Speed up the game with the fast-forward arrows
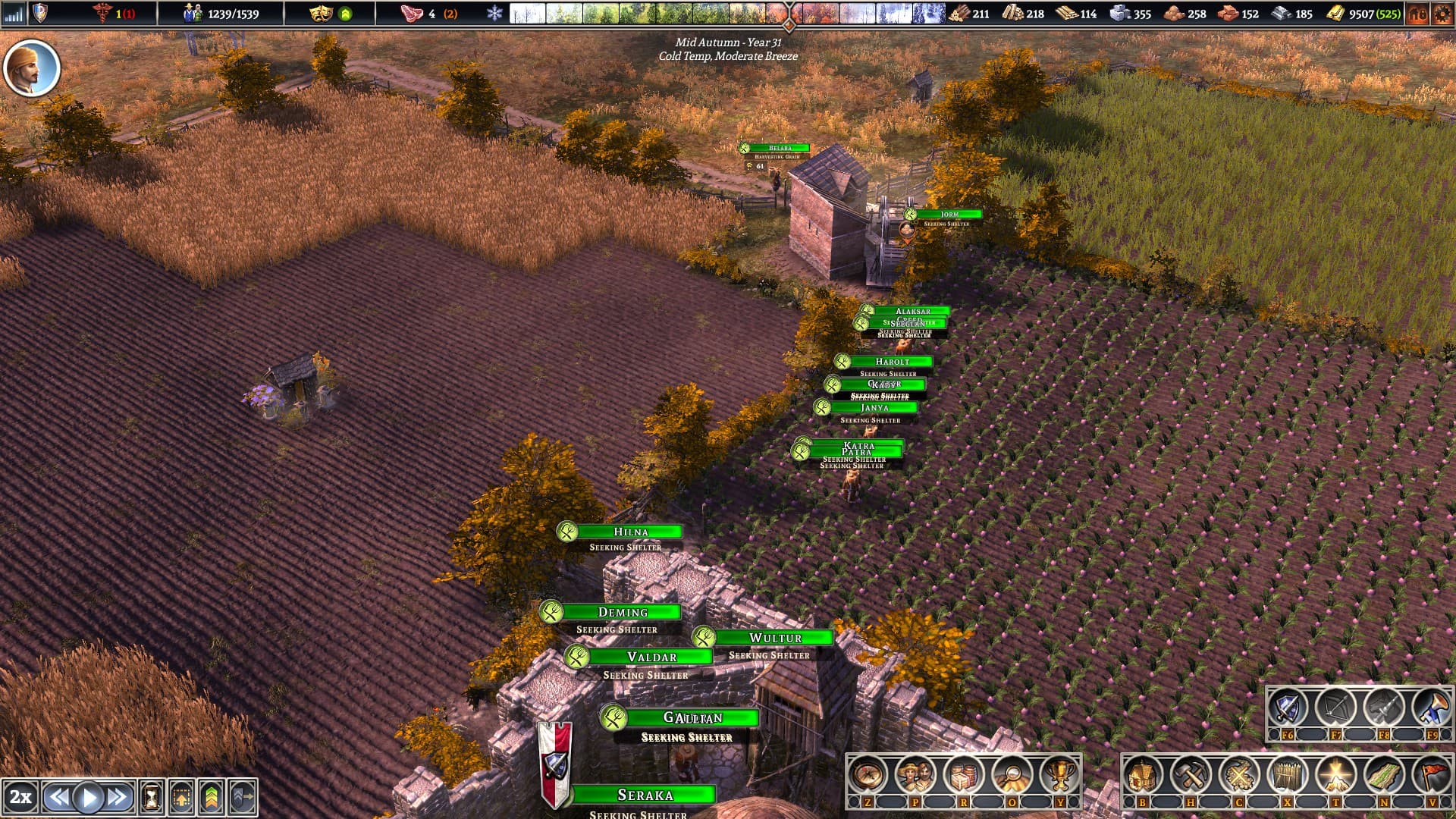 coord(118,797)
